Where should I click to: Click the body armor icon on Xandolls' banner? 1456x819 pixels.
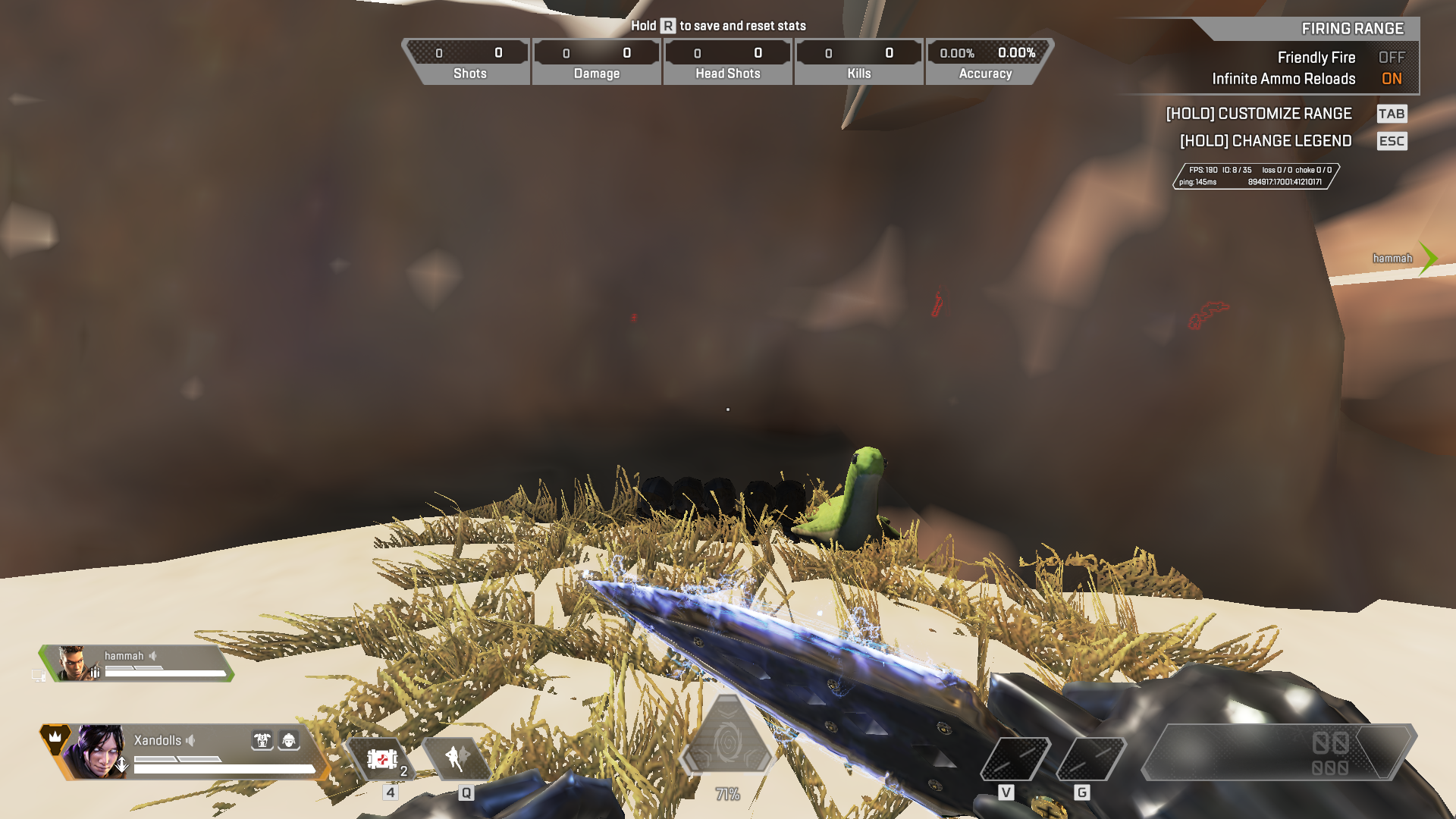point(262,740)
